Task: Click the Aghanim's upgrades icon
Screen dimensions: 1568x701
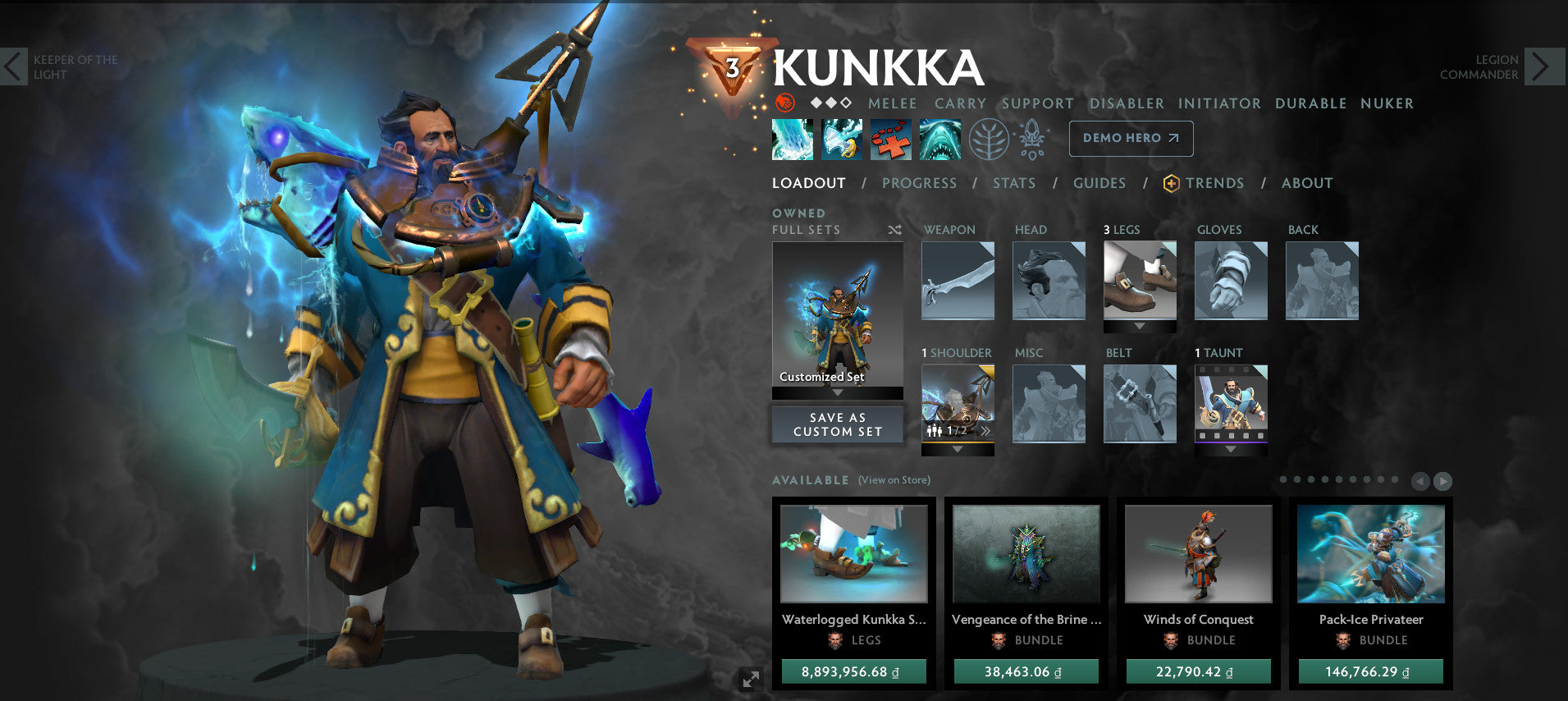Action: [1033, 140]
